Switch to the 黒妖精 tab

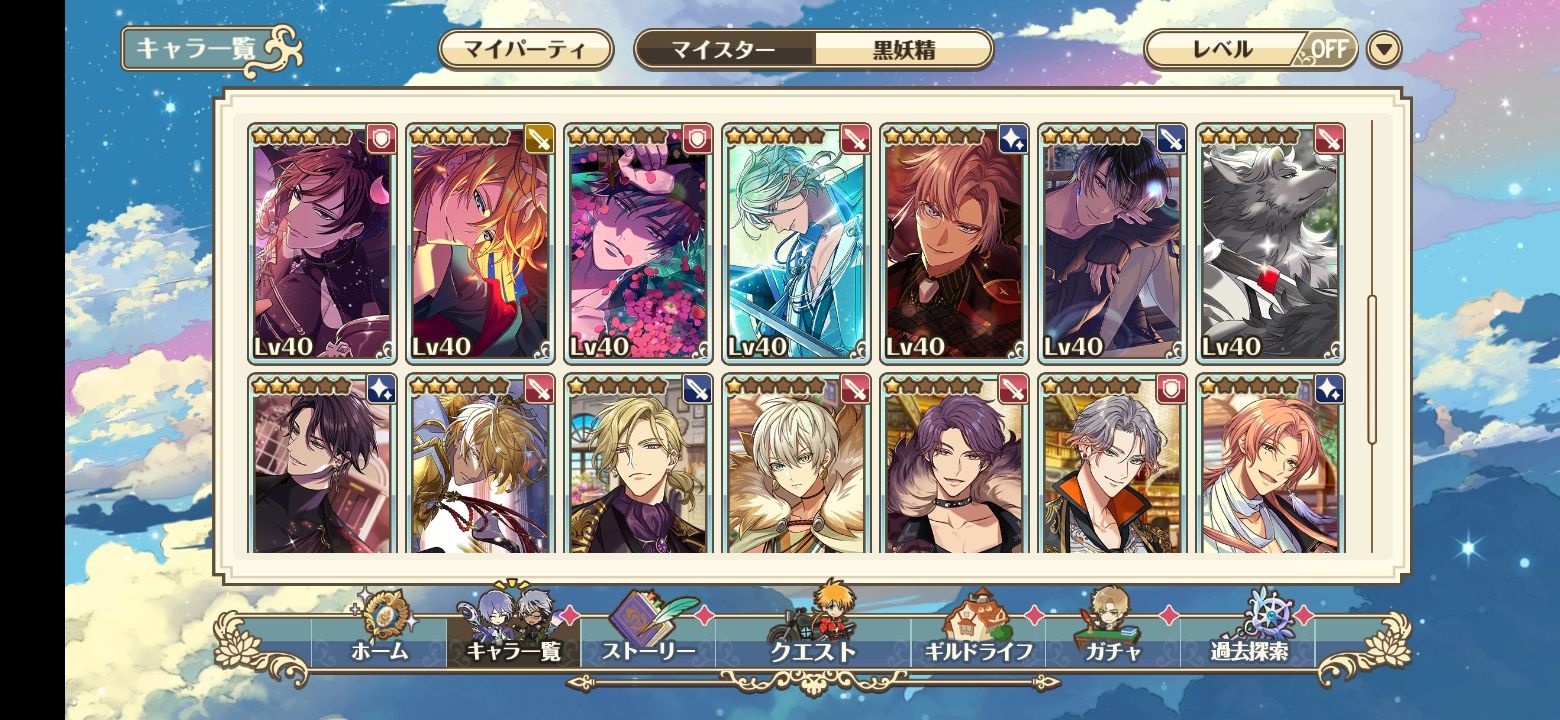coord(903,50)
